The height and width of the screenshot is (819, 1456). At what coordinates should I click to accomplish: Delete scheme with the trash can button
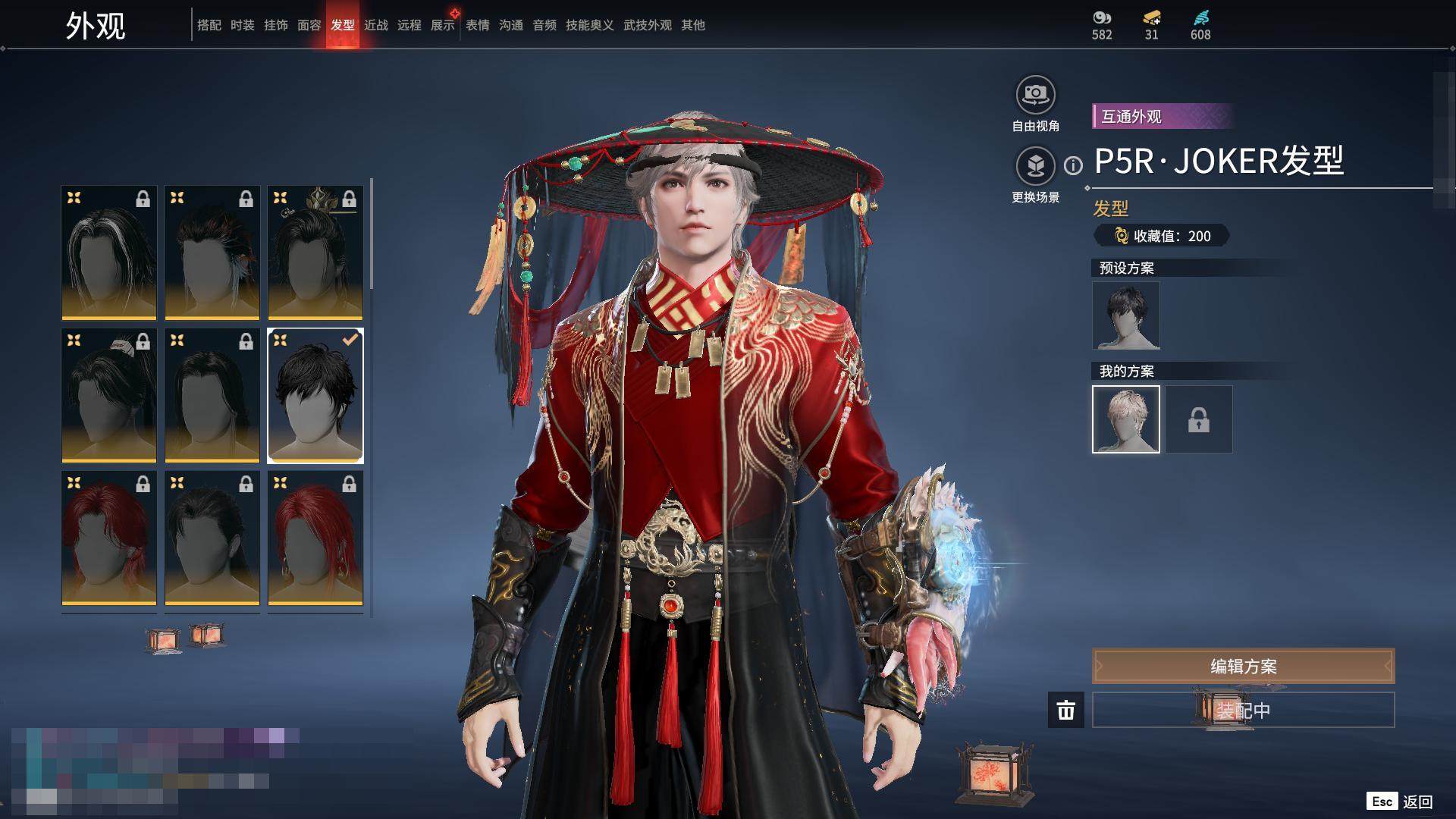(x=1065, y=710)
